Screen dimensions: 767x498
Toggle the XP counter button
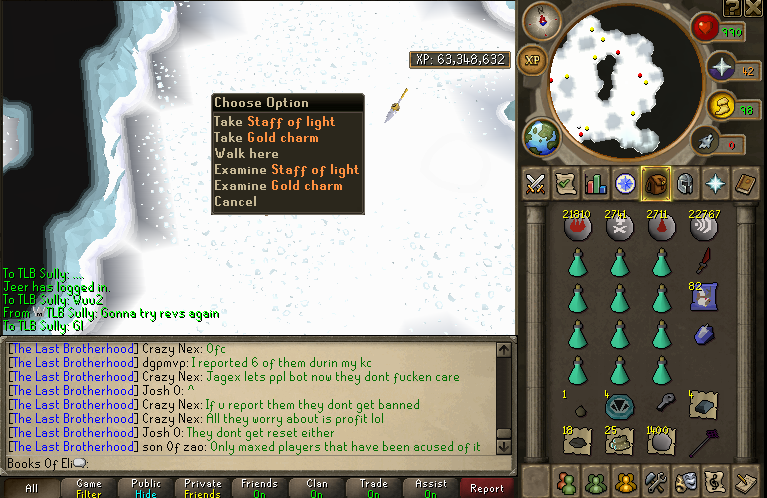(x=533, y=60)
